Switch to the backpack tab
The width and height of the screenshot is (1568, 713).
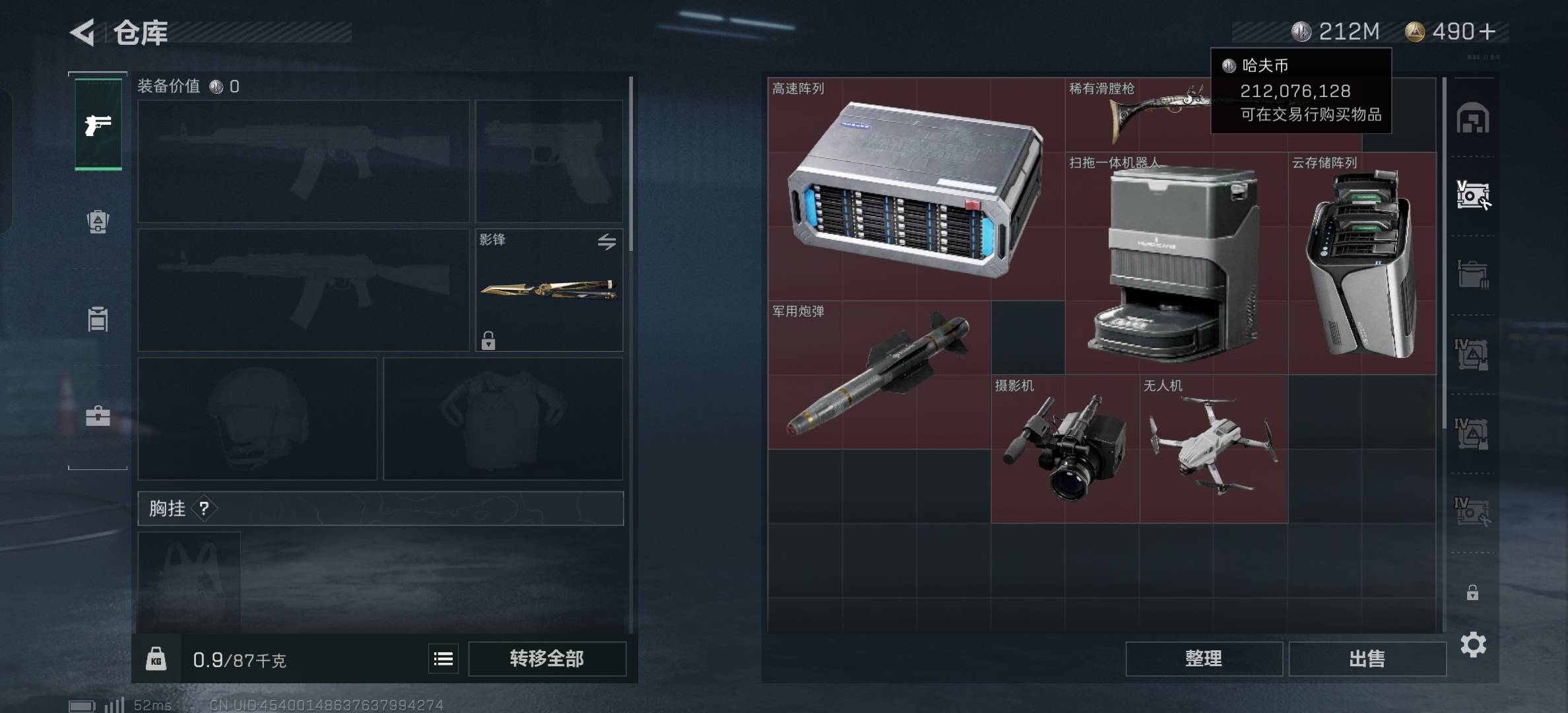coord(98,222)
